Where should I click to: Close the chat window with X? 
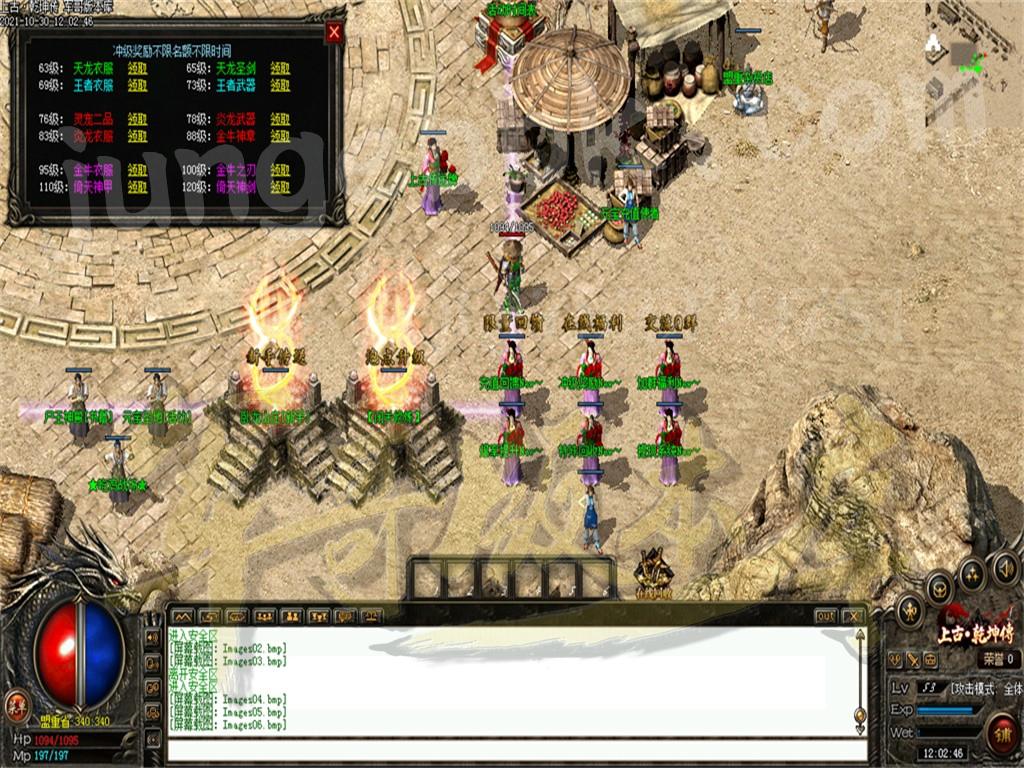pos(852,616)
